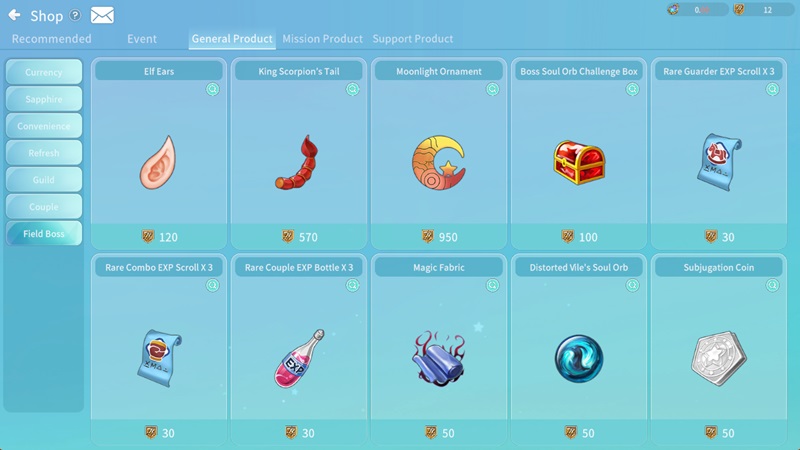
Task: Choose the Rare Couple EXP Bottle X 3
Action: (299, 350)
